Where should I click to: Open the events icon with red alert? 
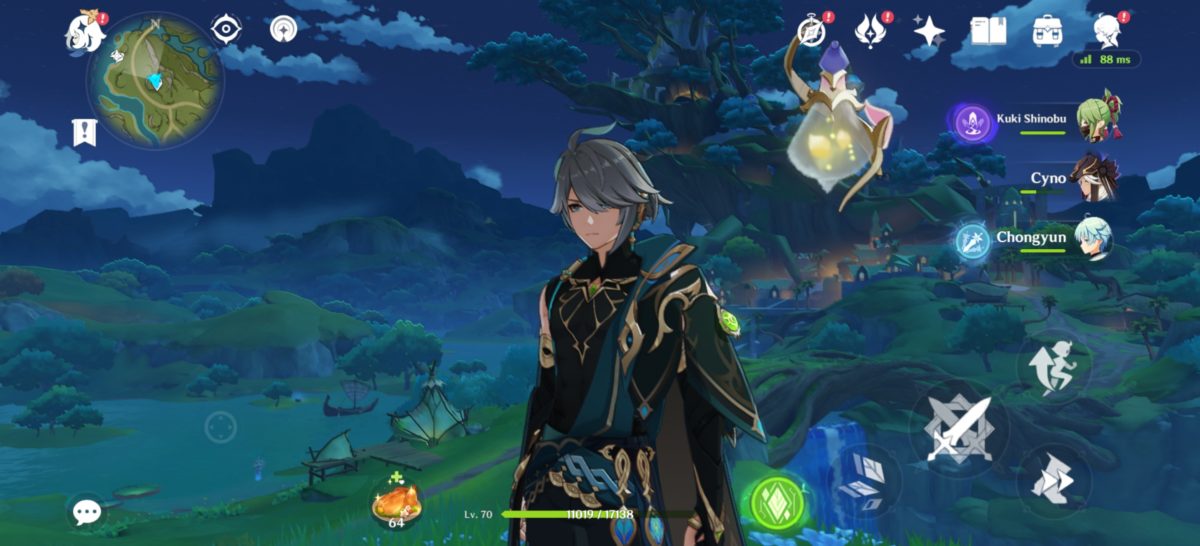pyautogui.click(x=870, y=31)
